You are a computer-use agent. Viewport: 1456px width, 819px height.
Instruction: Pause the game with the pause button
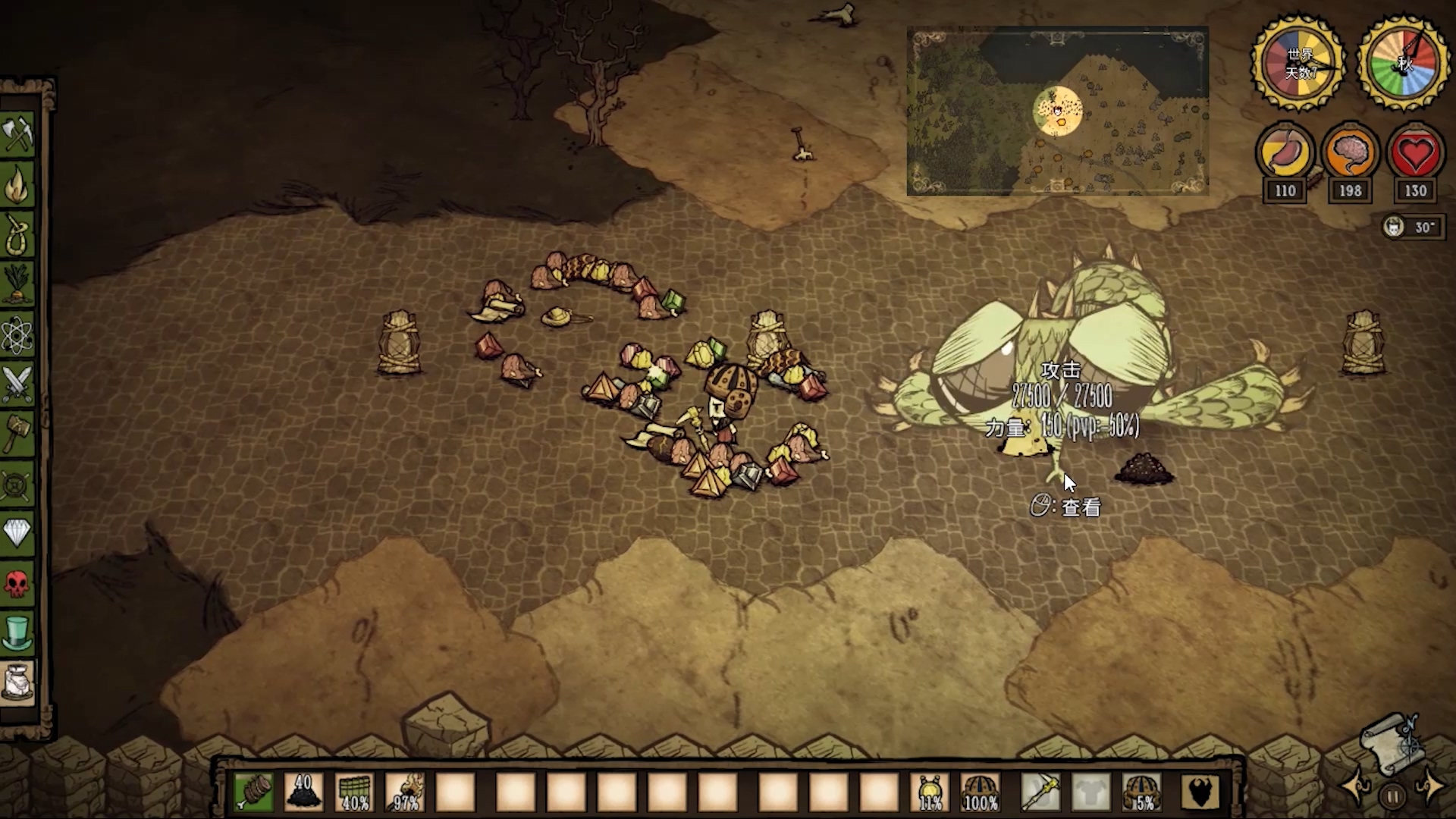click(x=1392, y=796)
